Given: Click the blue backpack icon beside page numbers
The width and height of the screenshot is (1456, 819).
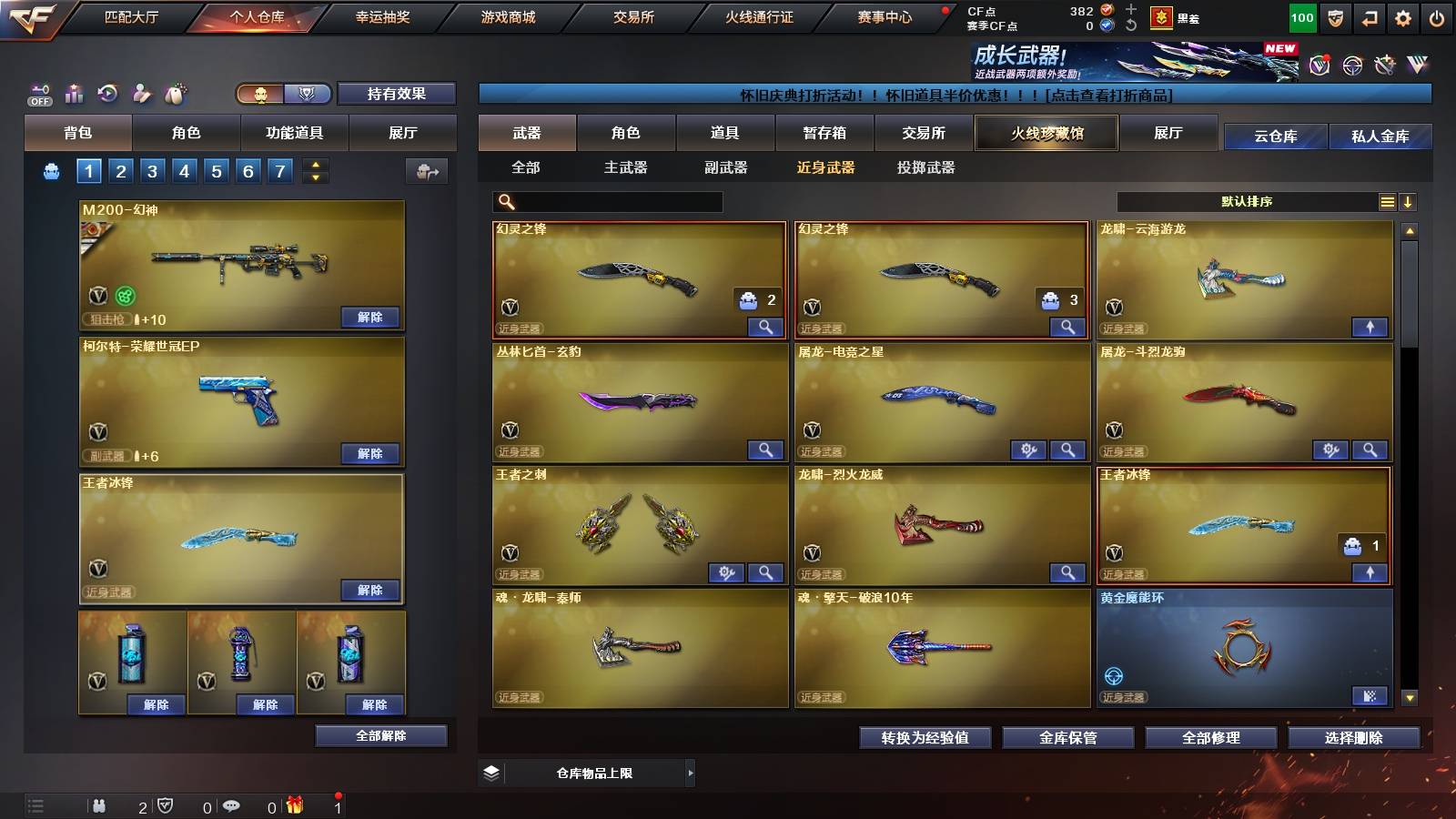Looking at the screenshot, I should [x=52, y=170].
